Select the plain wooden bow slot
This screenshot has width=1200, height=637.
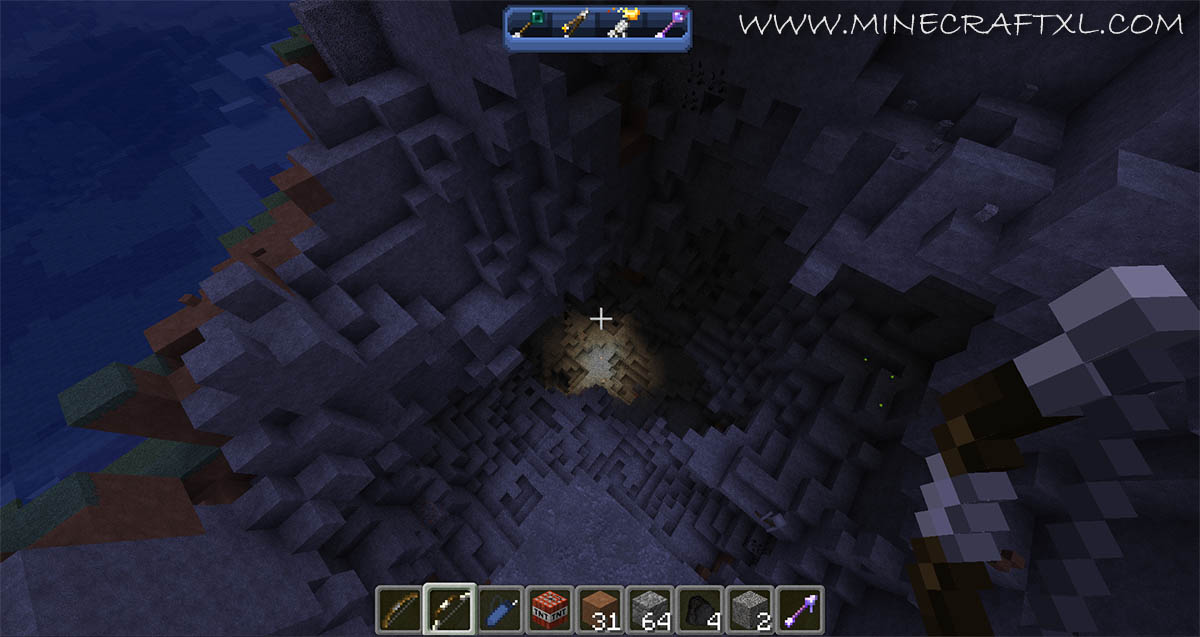(x=400, y=608)
